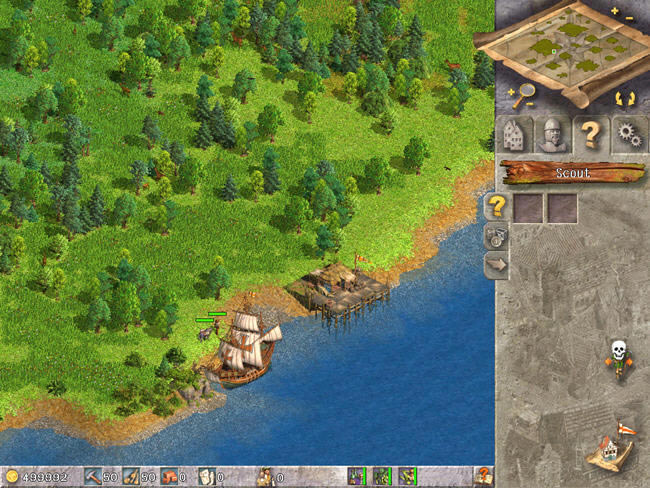Click the small question mark side button
Screen dimensions: 650x488
(x=496, y=207)
